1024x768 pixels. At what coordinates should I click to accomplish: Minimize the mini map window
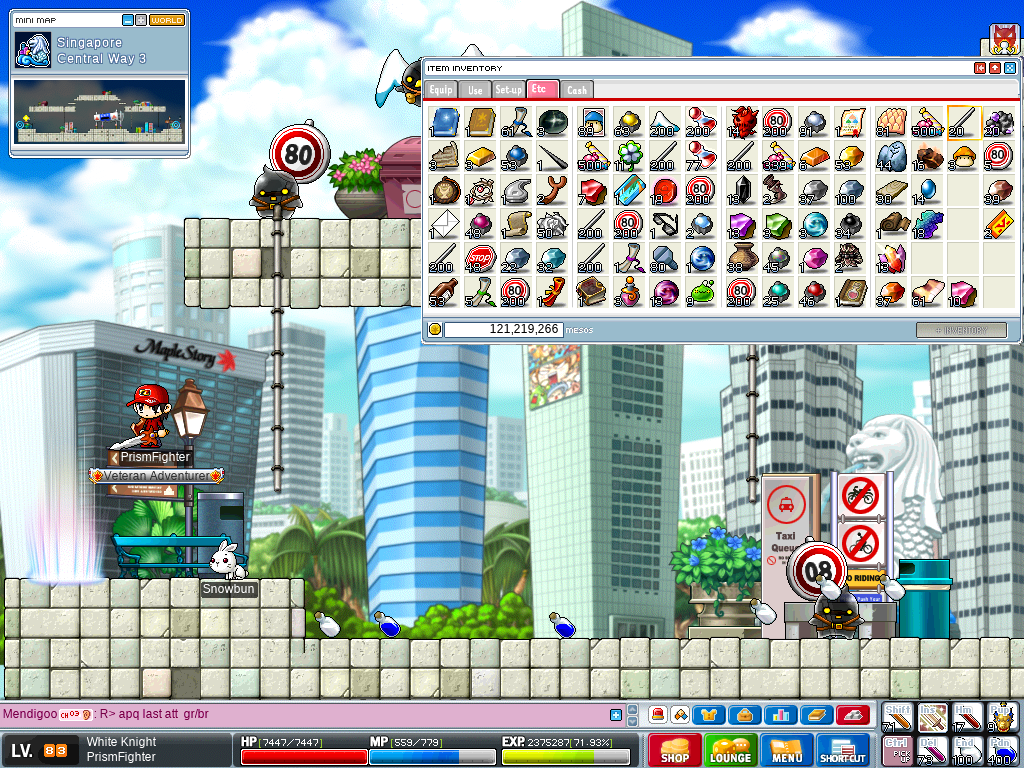point(128,20)
